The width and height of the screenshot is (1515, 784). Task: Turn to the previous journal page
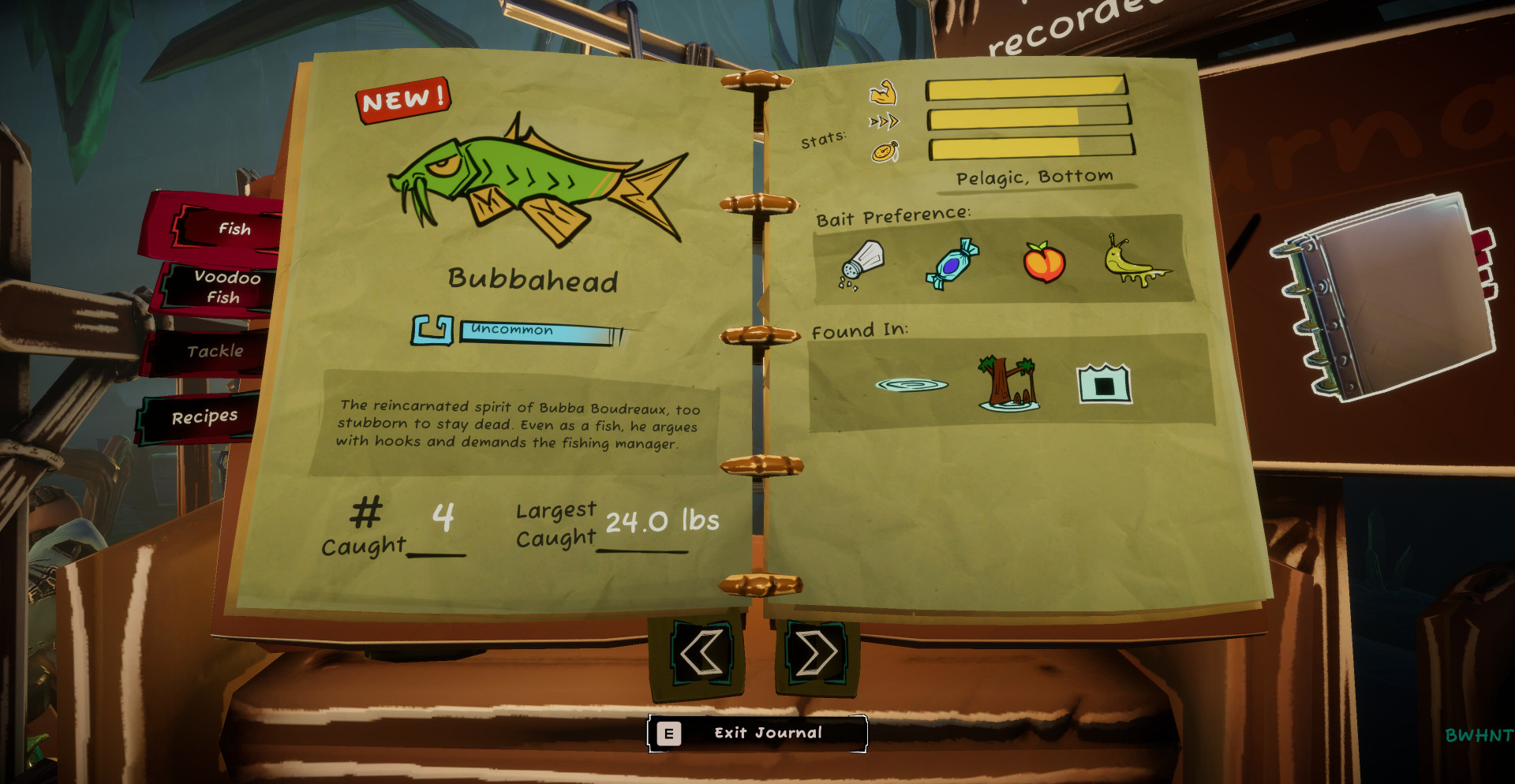click(700, 653)
